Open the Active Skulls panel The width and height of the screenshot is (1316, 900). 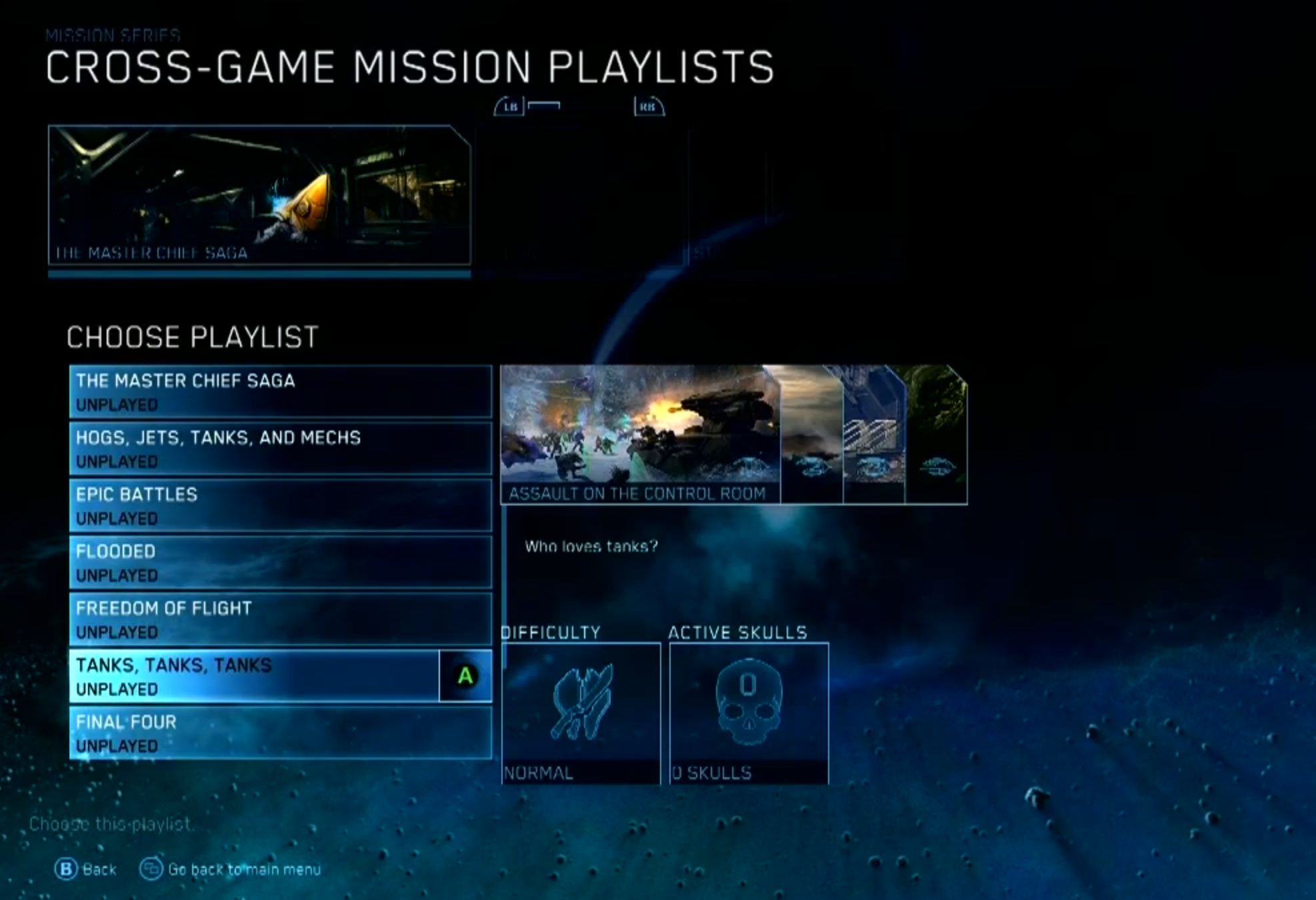(x=749, y=713)
